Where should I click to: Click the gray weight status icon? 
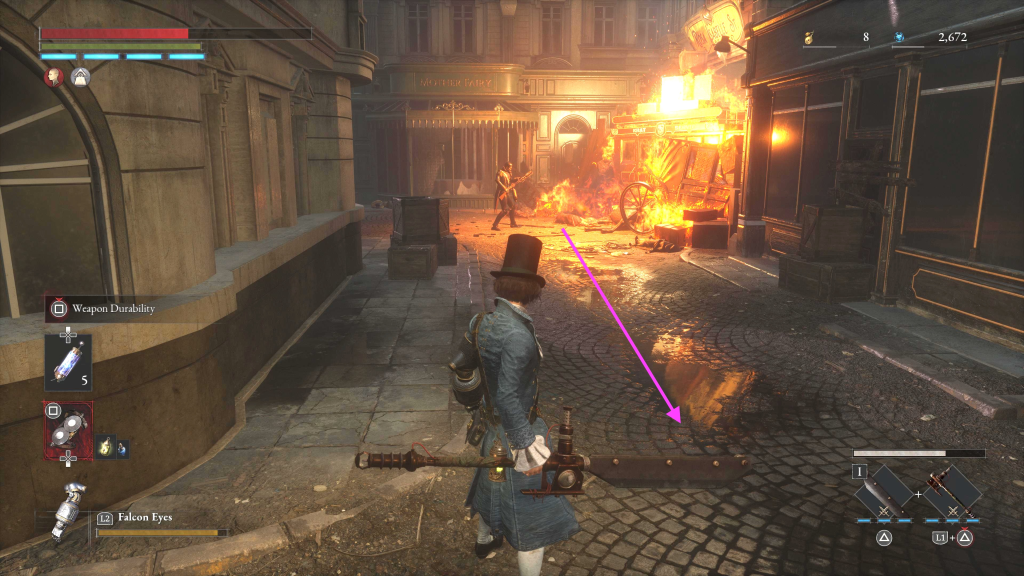click(78, 76)
